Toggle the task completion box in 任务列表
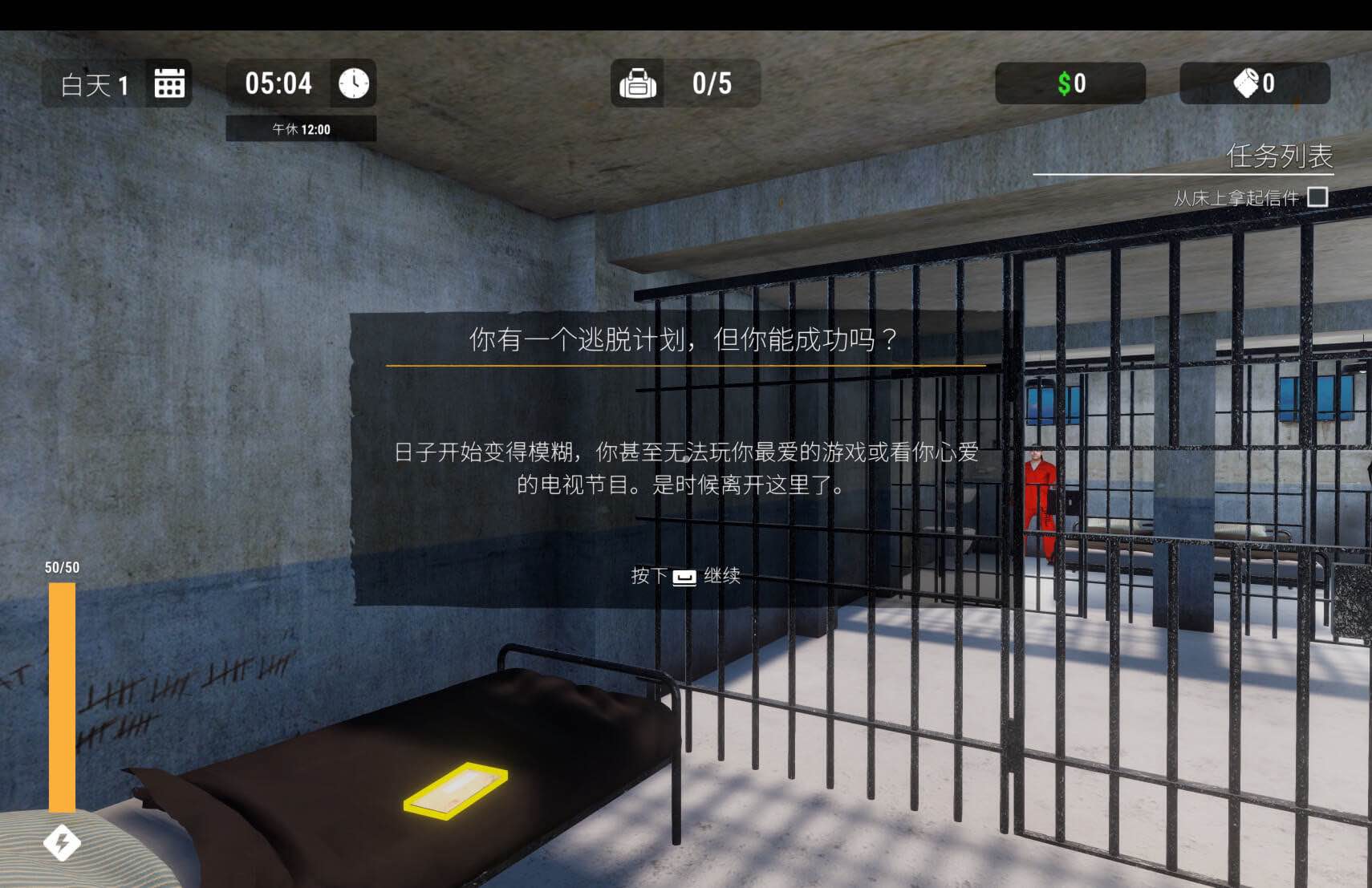This screenshot has height=888, width=1372. pyautogui.click(x=1318, y=195)
